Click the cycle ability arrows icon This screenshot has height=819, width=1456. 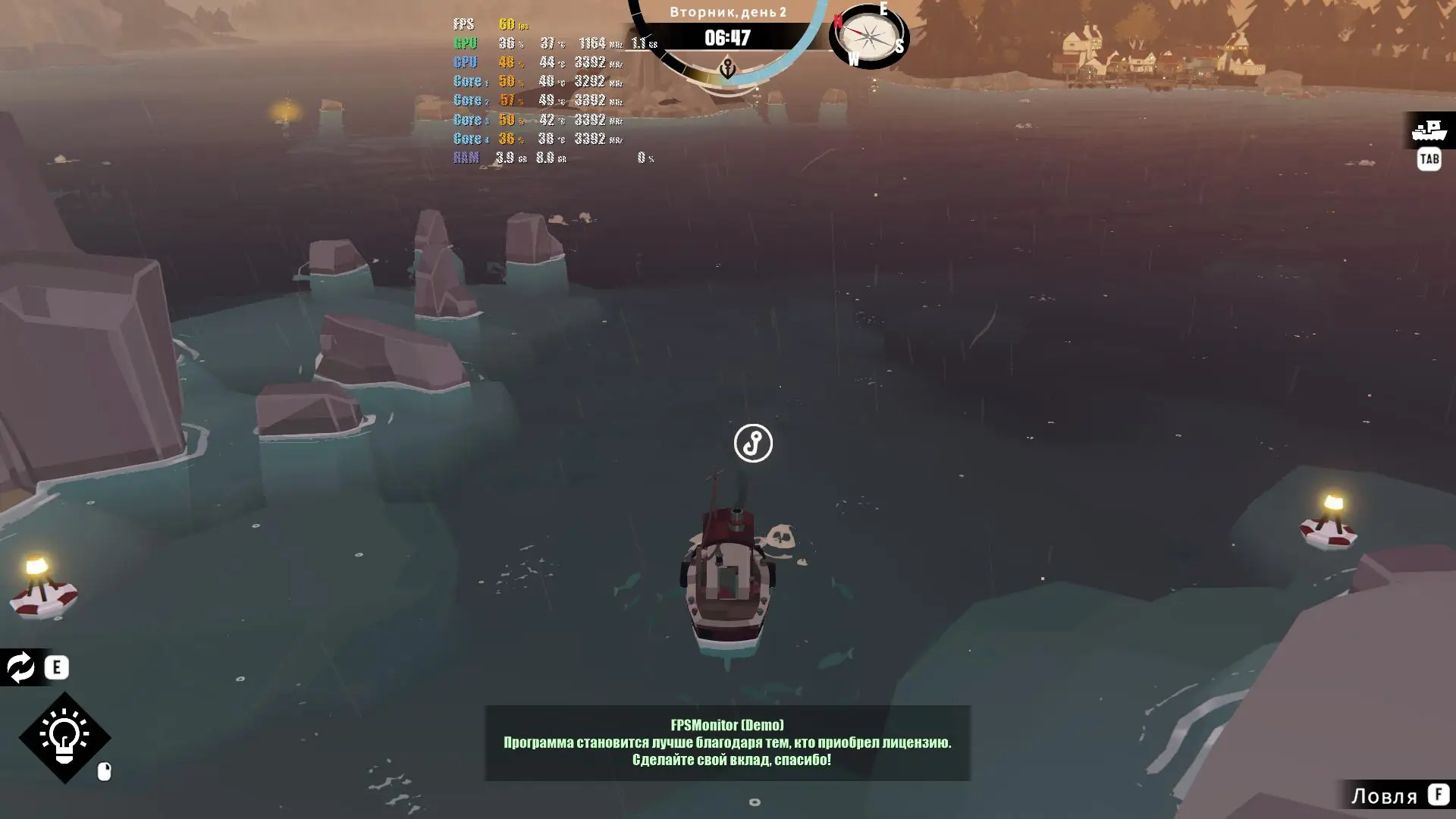[x=20, y=667]
